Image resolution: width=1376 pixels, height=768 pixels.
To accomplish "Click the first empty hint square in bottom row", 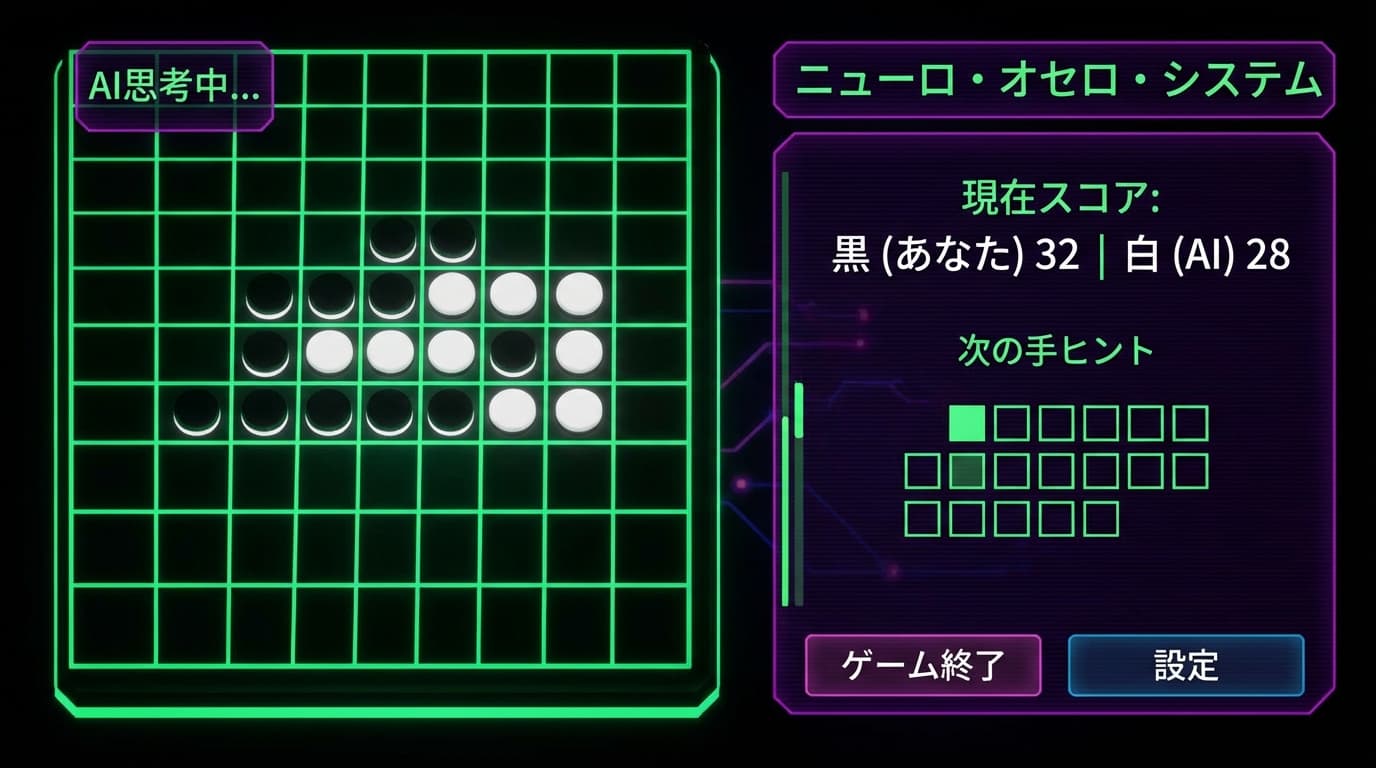I will [920, 518].
